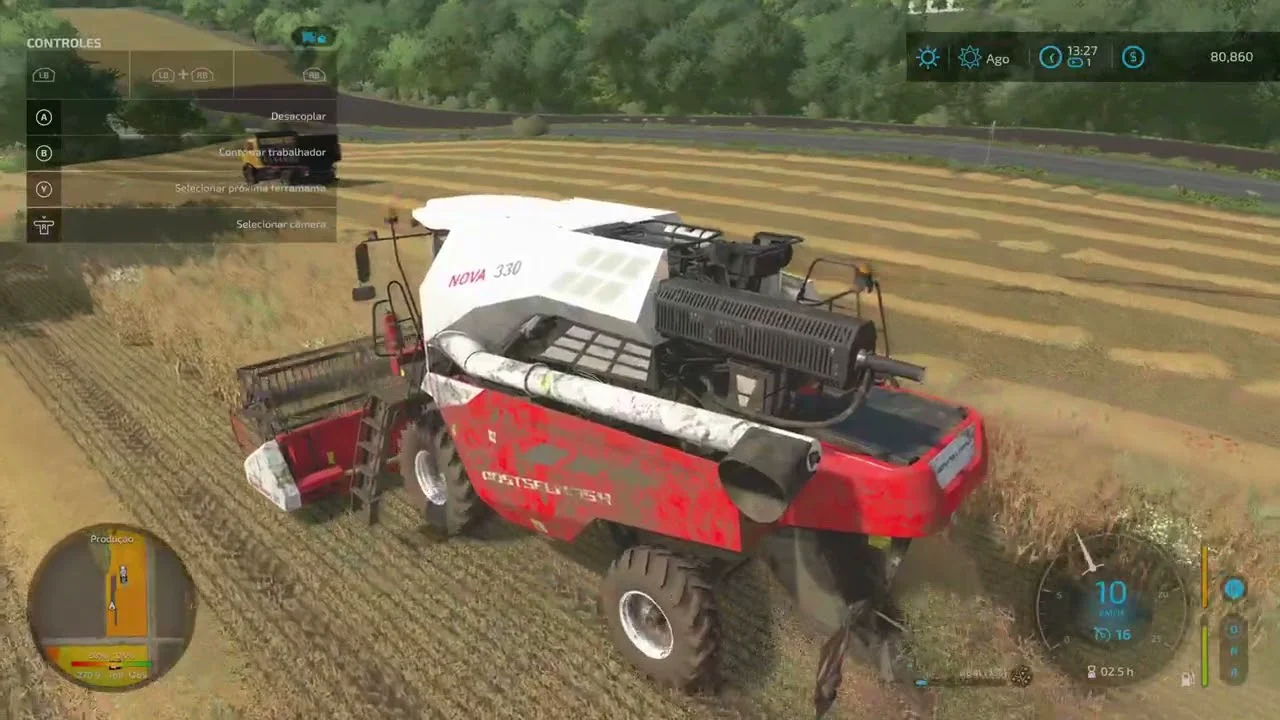Click the sunny weather icon

pos(928,58)
